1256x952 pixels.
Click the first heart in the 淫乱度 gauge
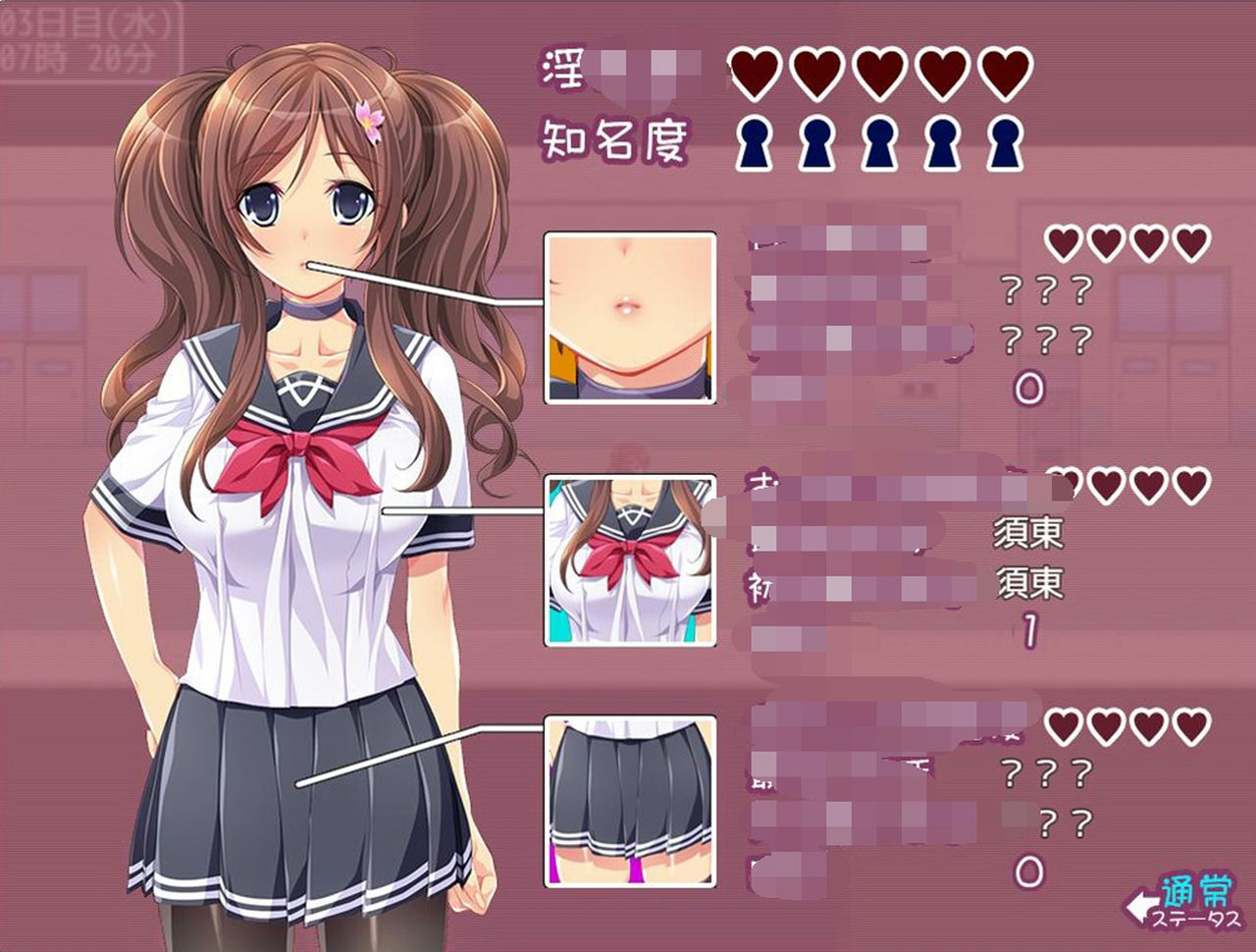(x=755, y=74)
